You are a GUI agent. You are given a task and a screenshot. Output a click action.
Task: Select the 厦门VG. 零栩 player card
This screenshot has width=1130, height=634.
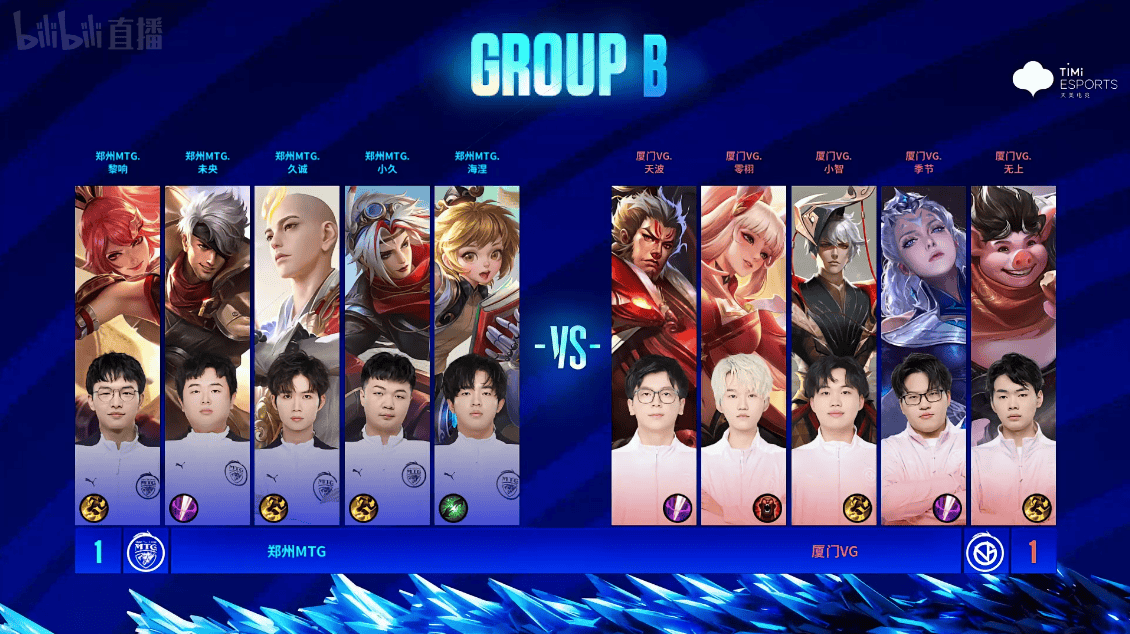tap(744, 355)
